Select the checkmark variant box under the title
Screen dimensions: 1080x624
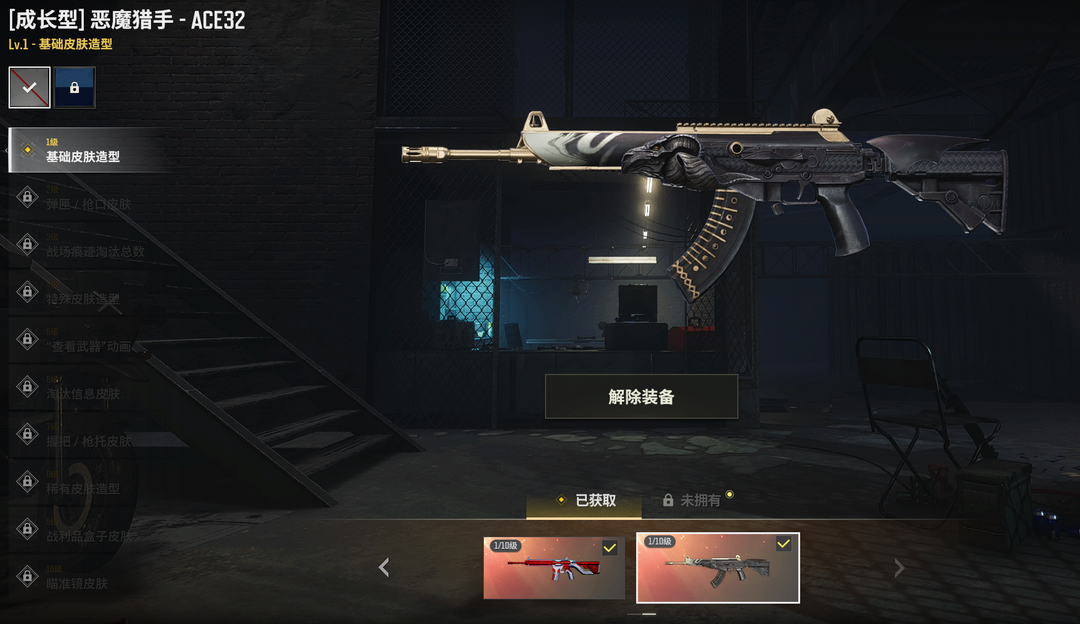tap(30, 88)
